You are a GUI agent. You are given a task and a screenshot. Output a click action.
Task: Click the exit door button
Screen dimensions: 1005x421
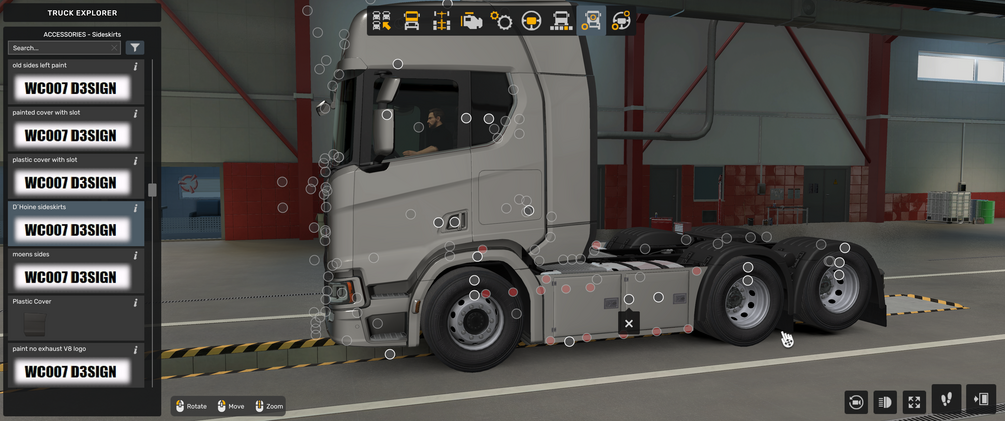pyautogui.click(x=982, y=399)
